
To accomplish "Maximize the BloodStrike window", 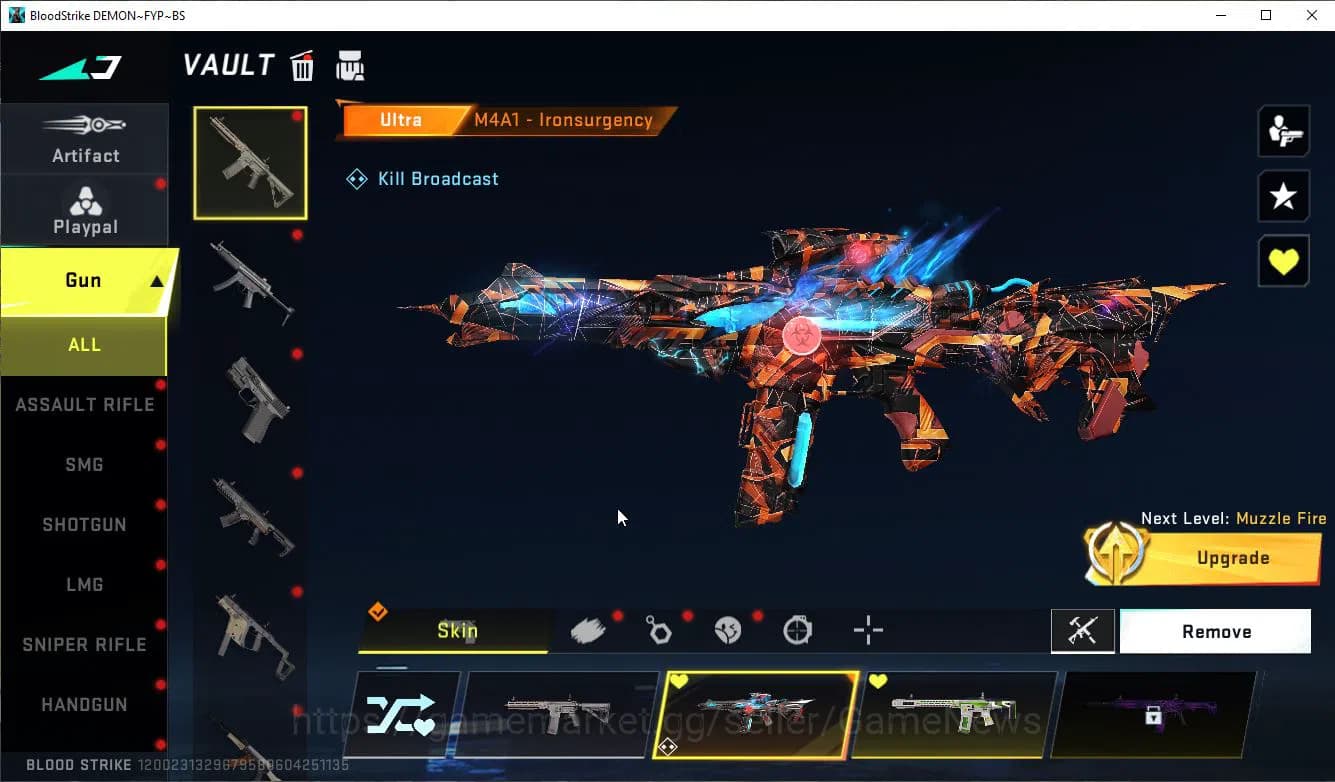I will point(1266,15).
